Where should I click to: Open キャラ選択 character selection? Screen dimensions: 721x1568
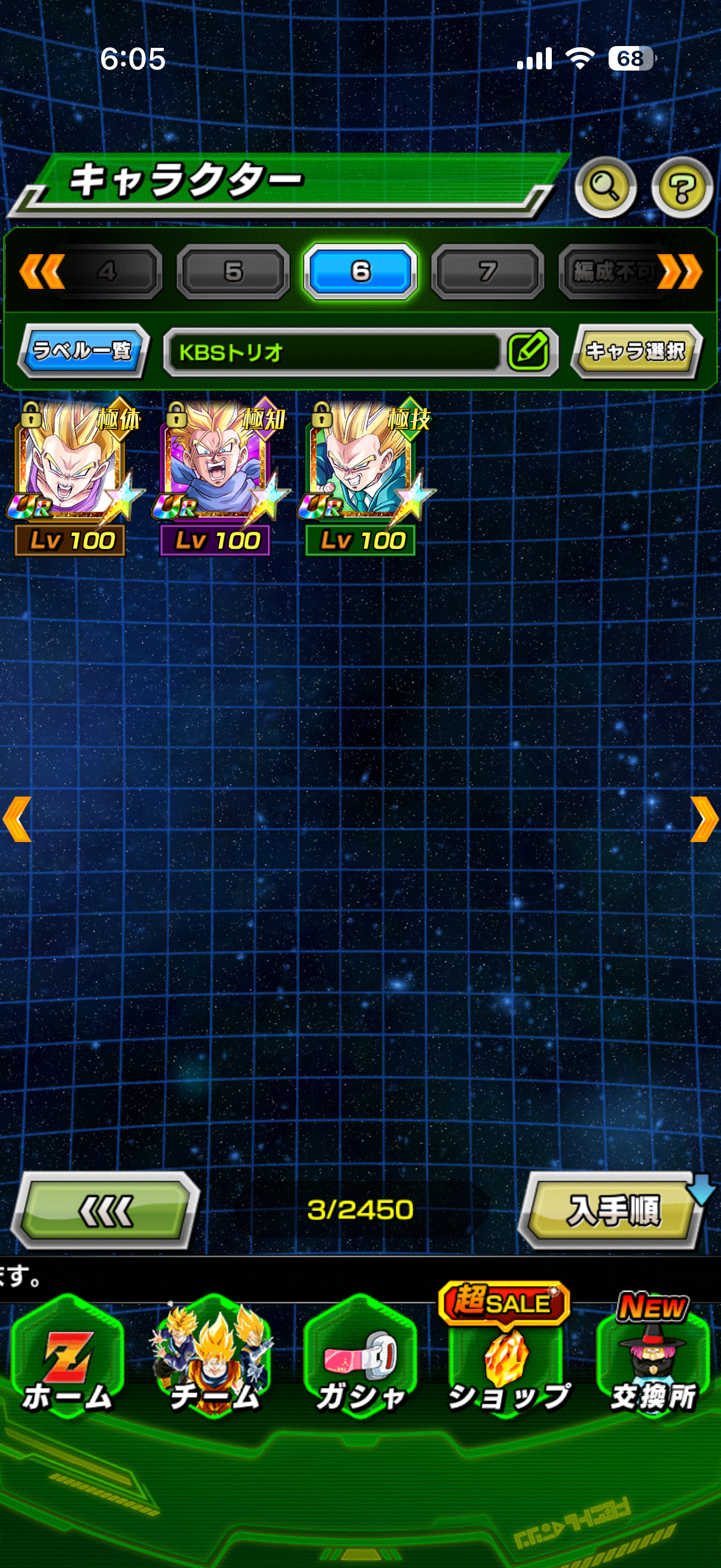point(636,350)
